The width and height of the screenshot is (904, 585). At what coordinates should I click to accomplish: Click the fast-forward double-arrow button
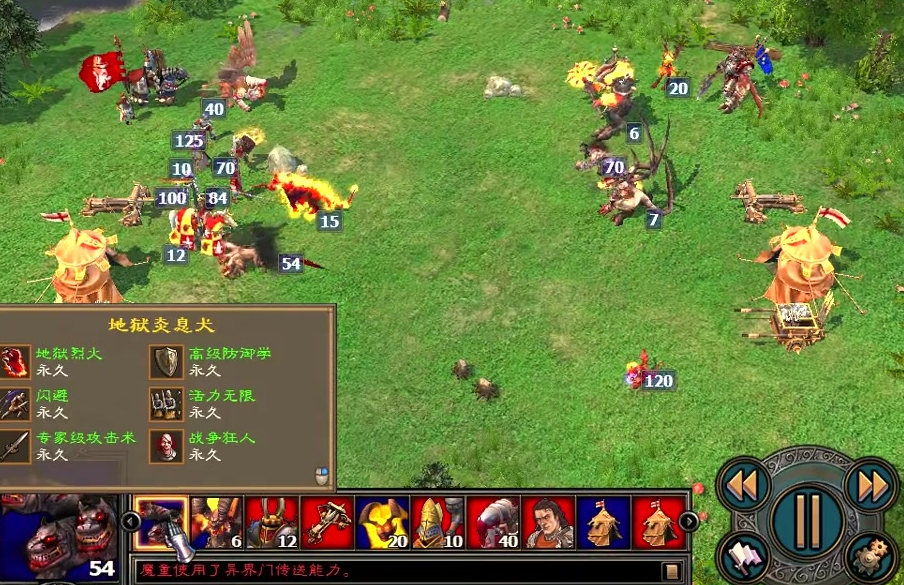tap(871, 484)
